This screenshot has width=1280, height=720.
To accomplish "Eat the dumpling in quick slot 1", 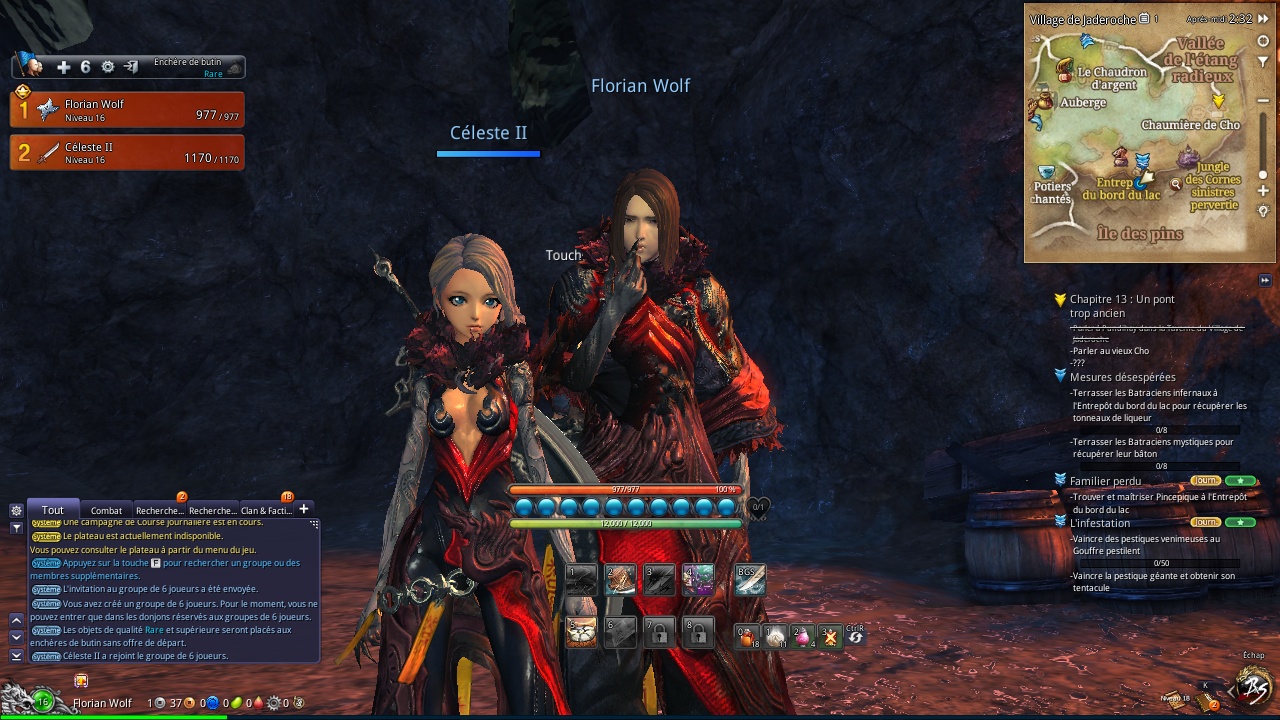I will coord(775,636).
